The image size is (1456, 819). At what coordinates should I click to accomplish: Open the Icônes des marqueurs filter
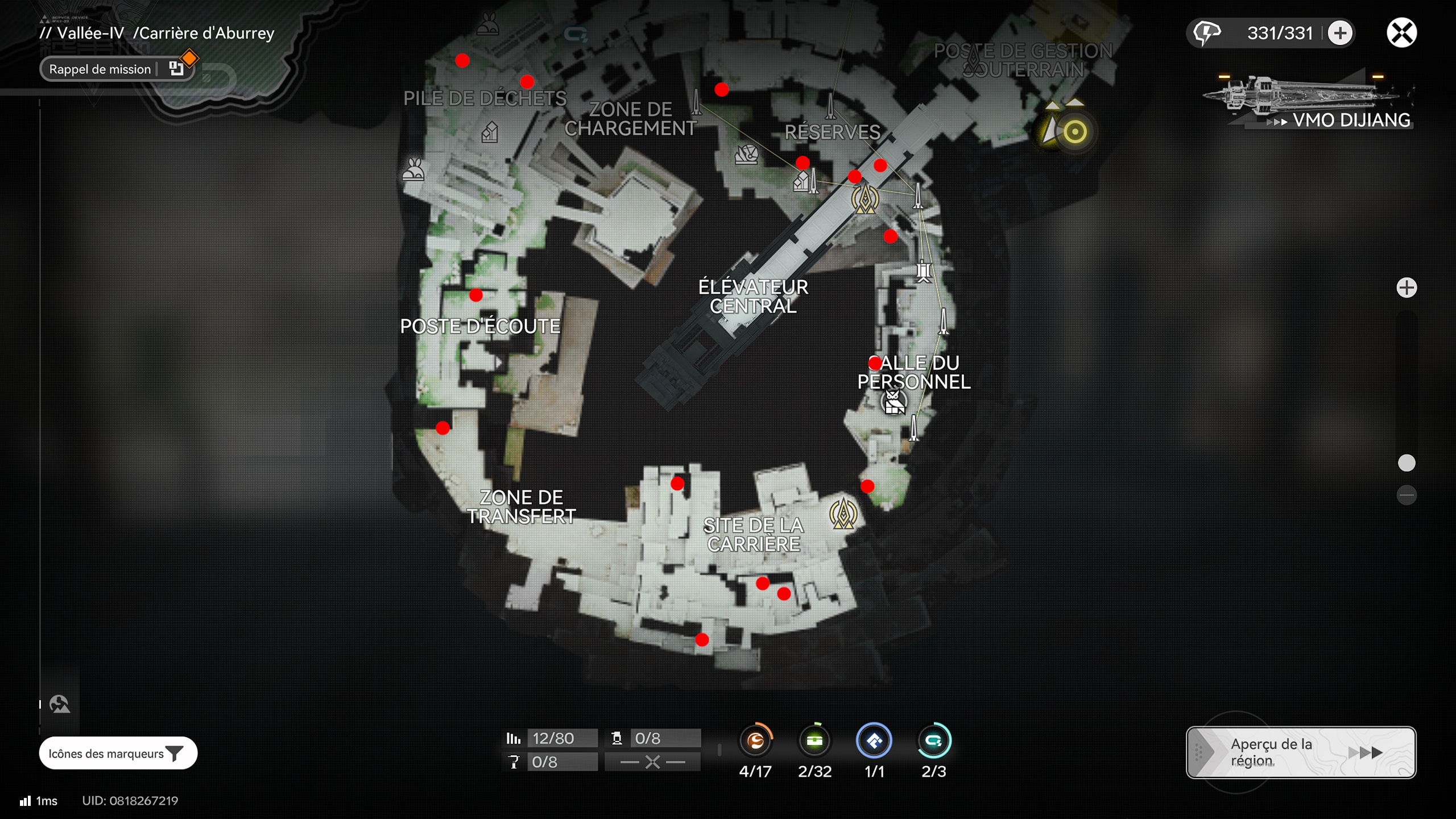coord(118,753)
